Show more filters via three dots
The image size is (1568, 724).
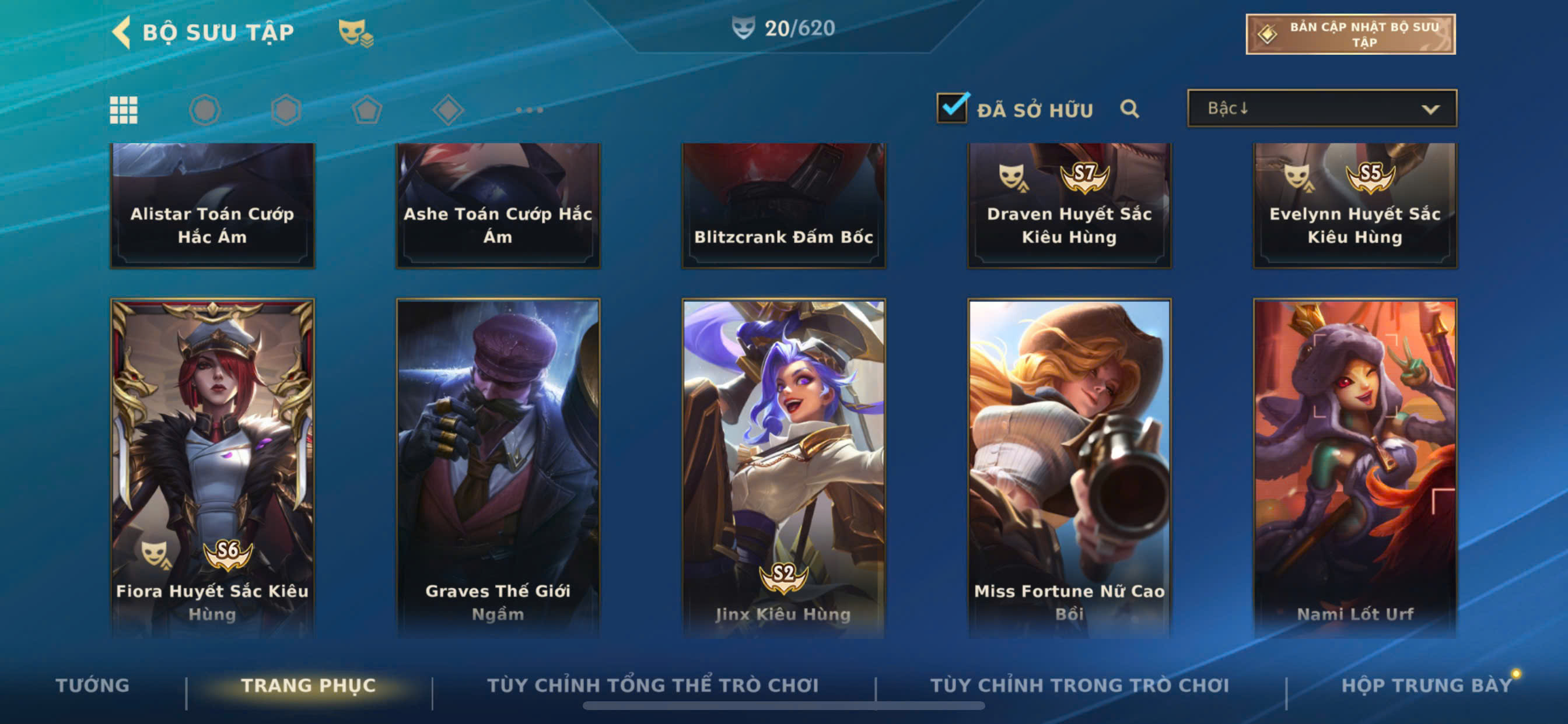529,110
